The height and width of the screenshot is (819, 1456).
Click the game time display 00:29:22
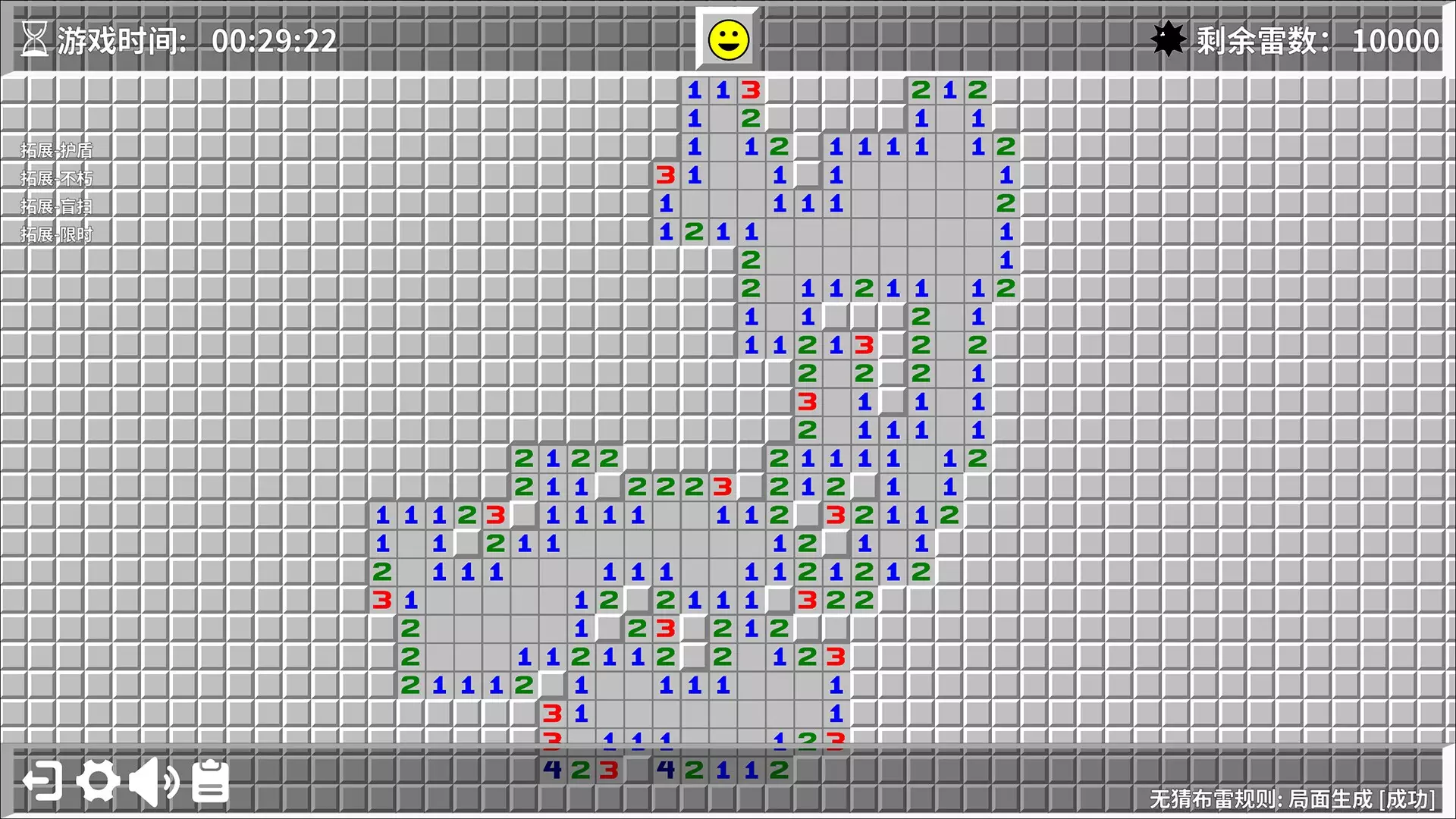[275, 39]
